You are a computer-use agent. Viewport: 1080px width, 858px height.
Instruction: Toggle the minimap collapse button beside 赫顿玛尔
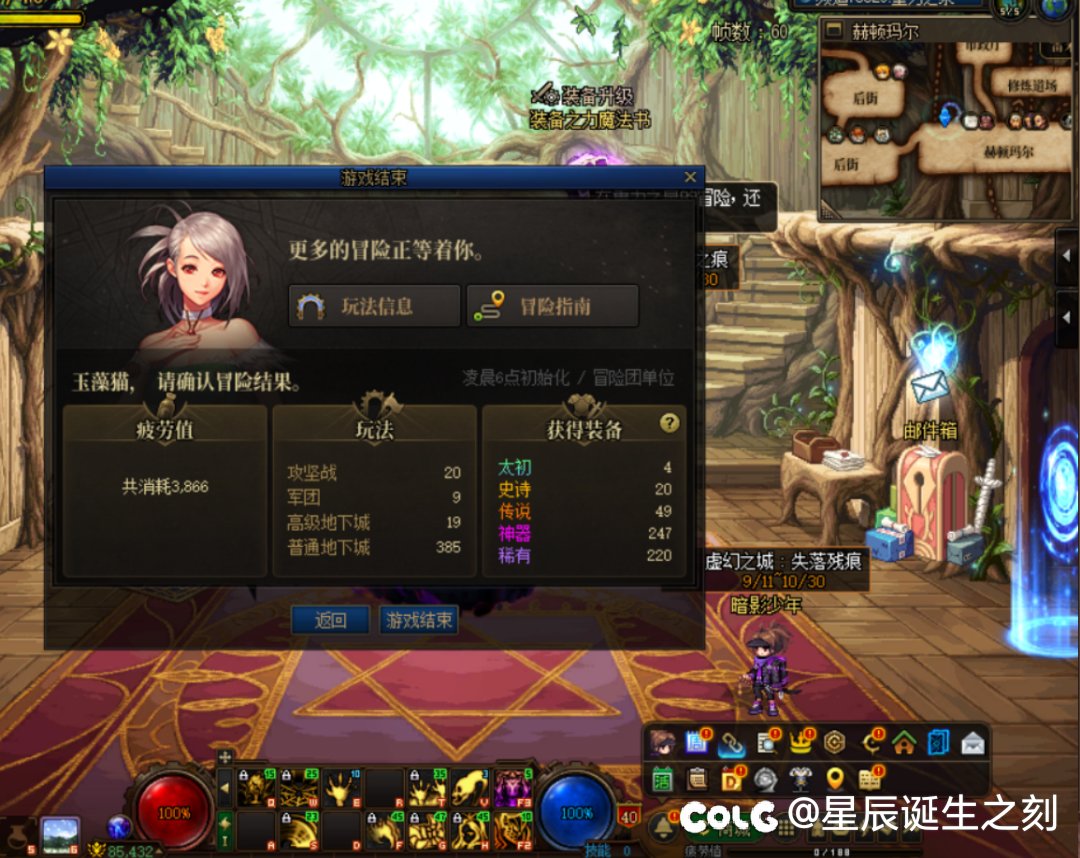(835, 31)
